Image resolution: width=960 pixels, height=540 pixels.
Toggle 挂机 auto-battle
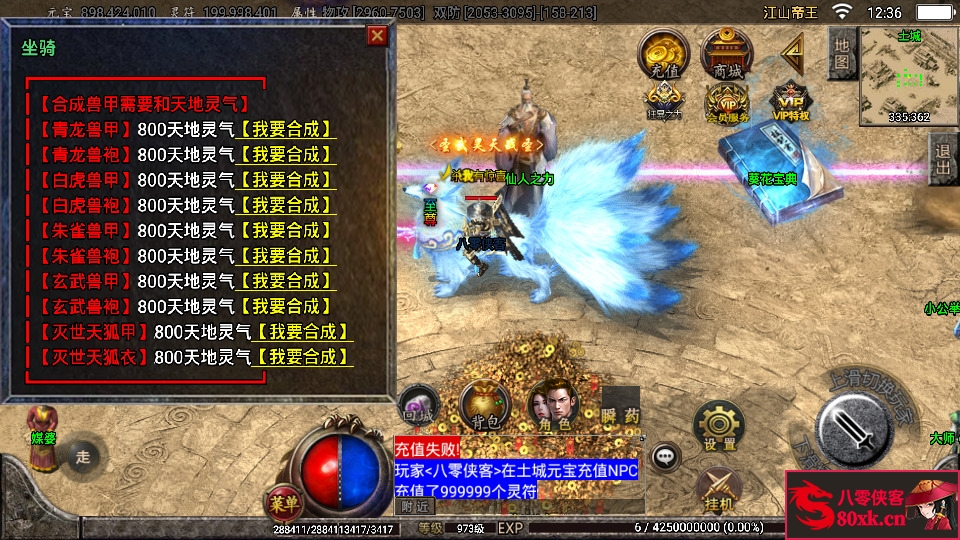(x=717, y=489)
